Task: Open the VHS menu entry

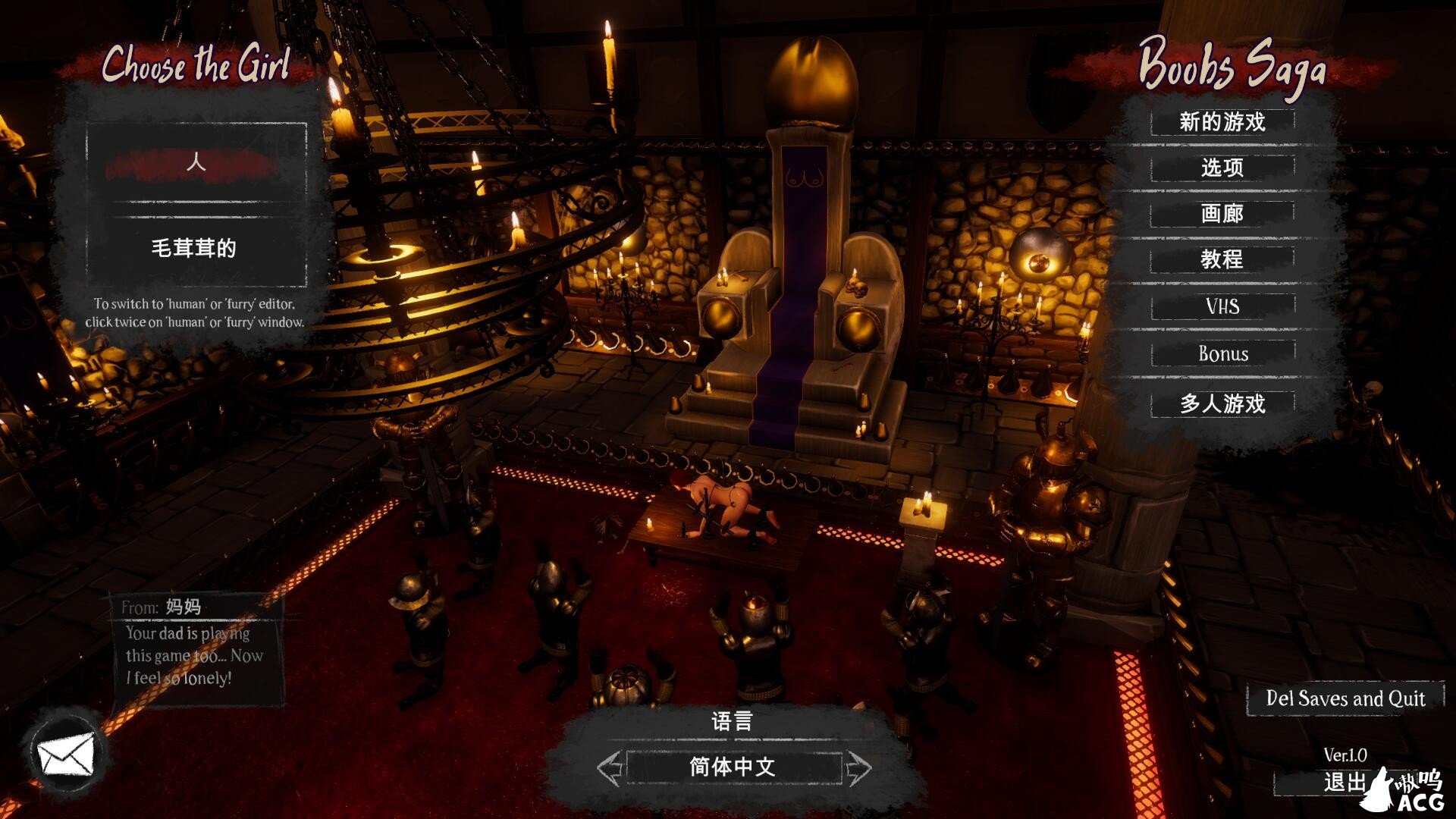Action: coord(1222,306)
